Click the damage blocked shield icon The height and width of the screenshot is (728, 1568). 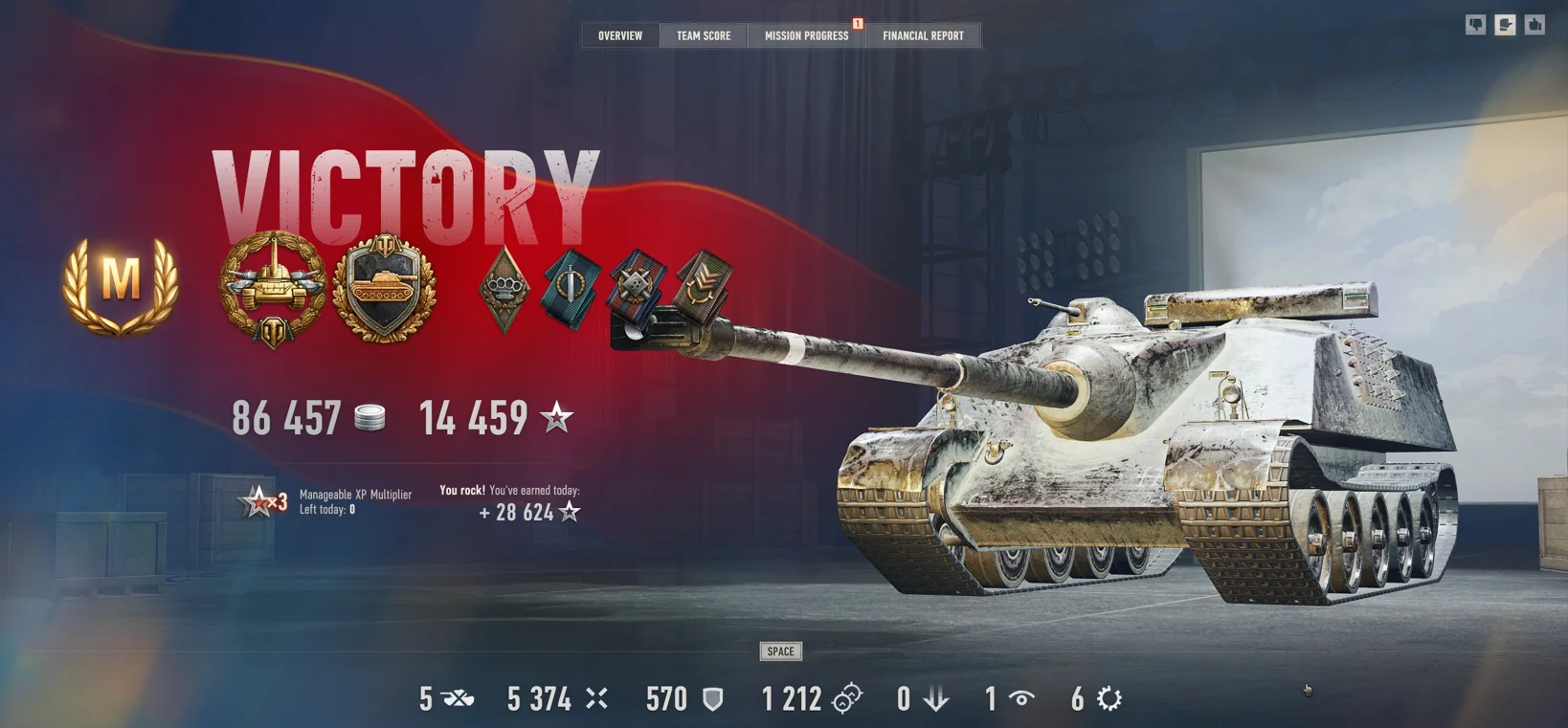point(713,699)
